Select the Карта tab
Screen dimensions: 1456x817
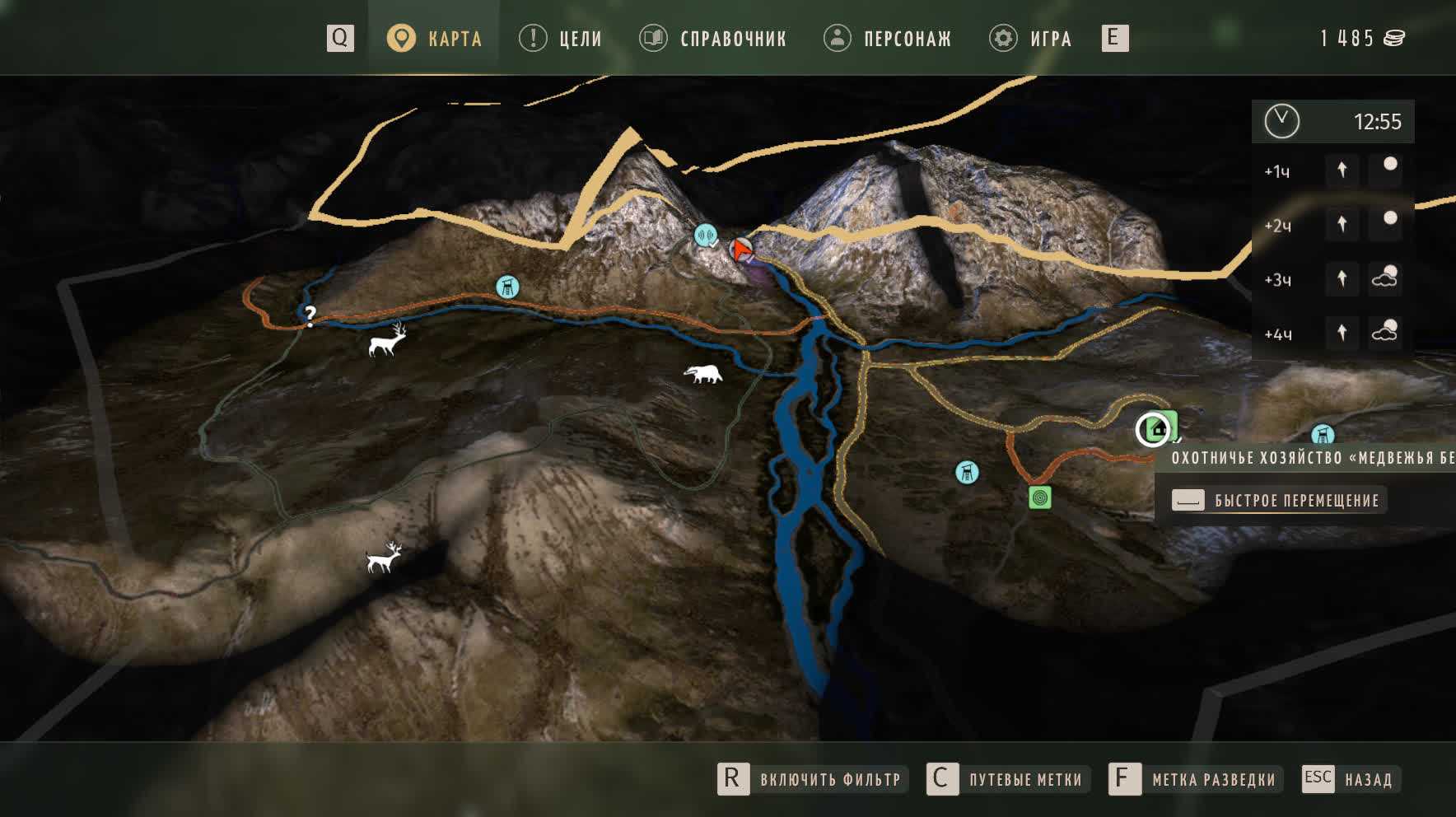click(x=435, y=39)
